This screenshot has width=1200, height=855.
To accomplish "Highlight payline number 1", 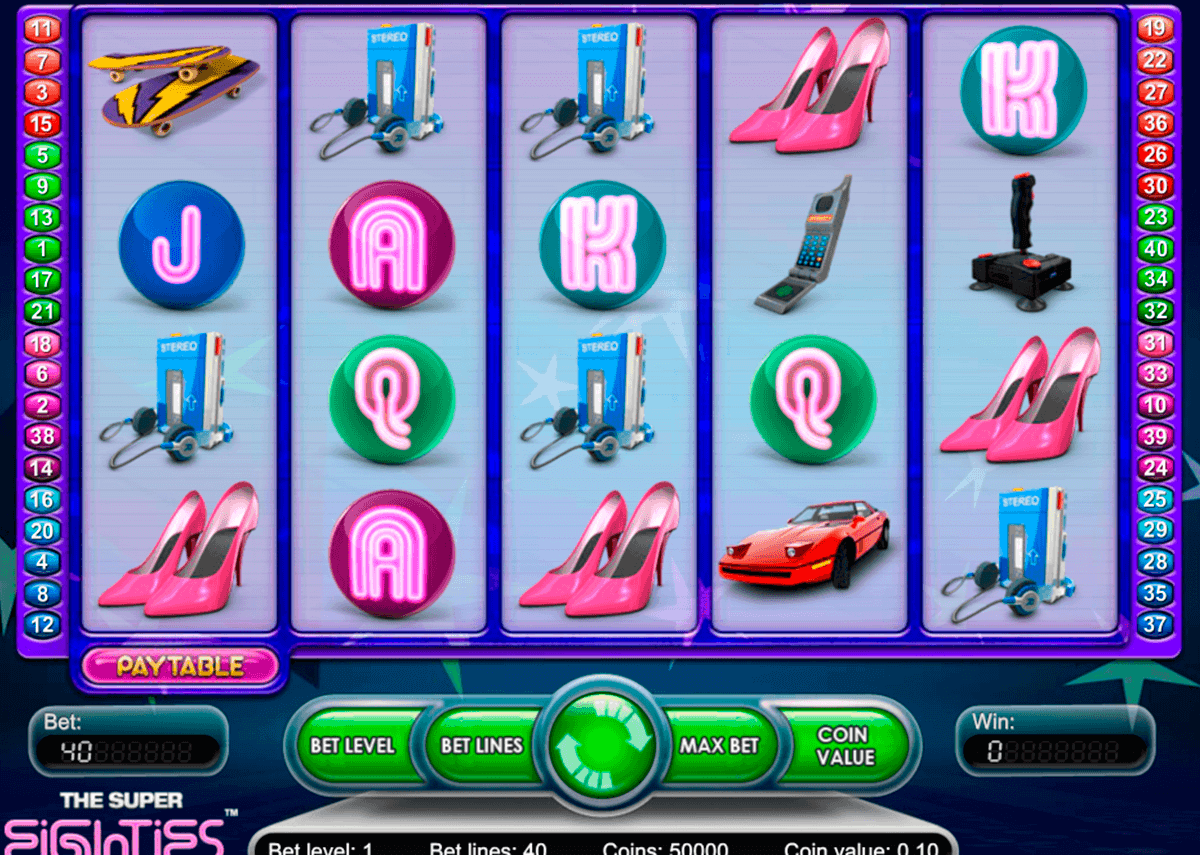I will pyautogui.click(x=42, y=249).
